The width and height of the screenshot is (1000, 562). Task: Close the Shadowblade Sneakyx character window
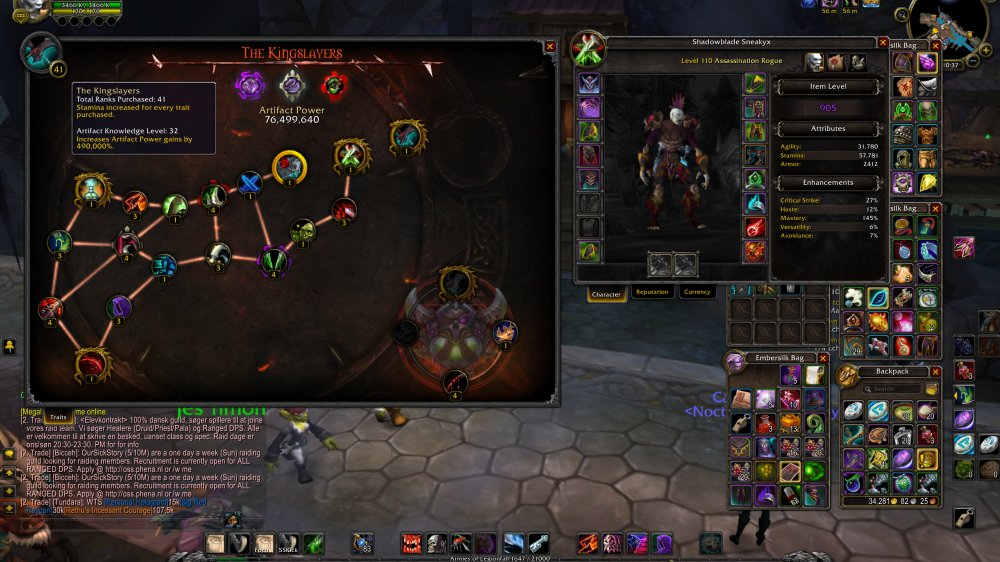coord(883,43)
